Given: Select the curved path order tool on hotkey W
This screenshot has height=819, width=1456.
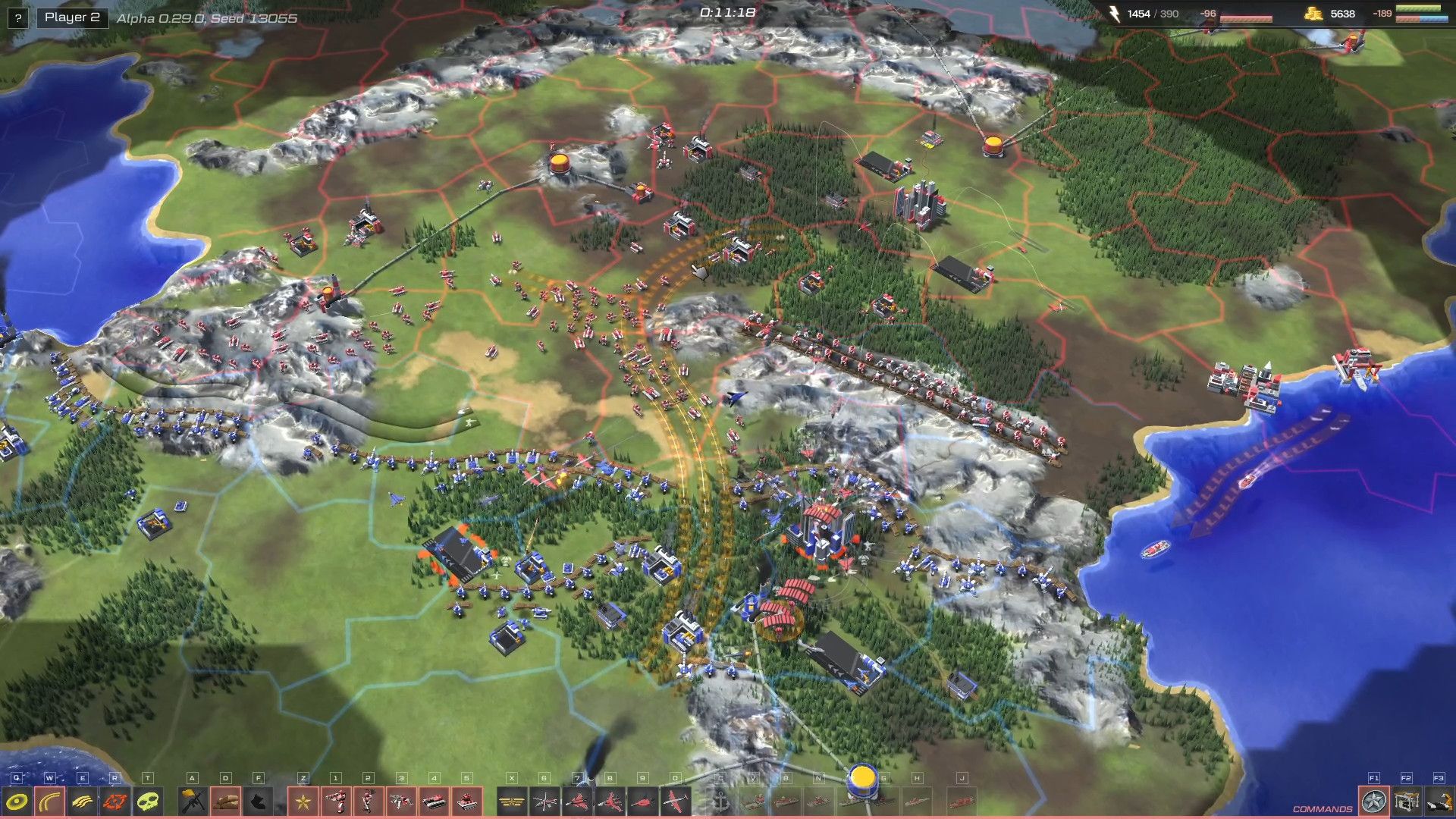Looking at the screenshot, I should (50, 801).
